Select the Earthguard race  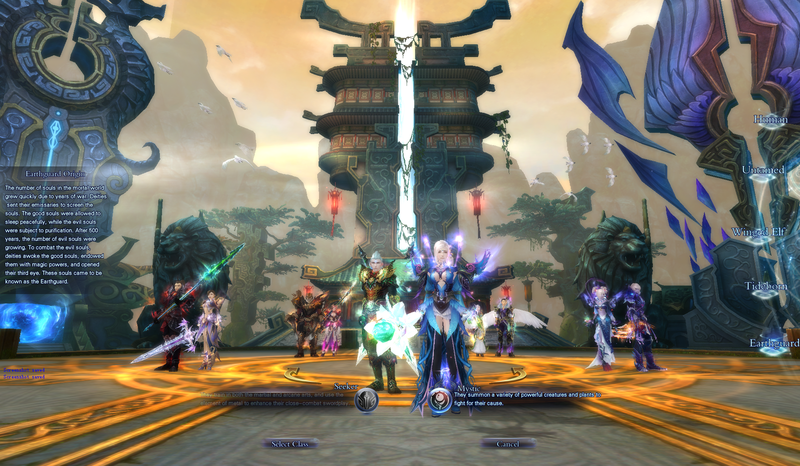[x=774, y=343]
